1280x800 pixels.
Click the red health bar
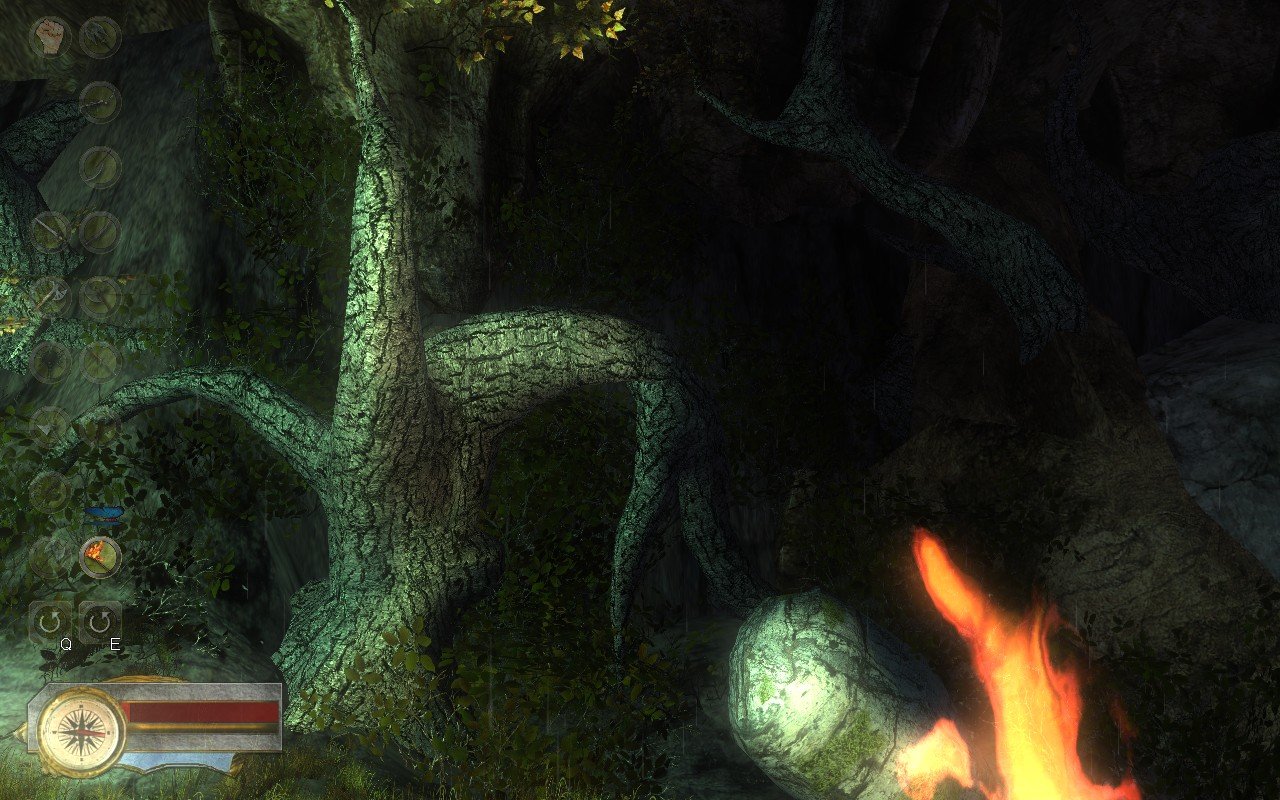(205, 713)
